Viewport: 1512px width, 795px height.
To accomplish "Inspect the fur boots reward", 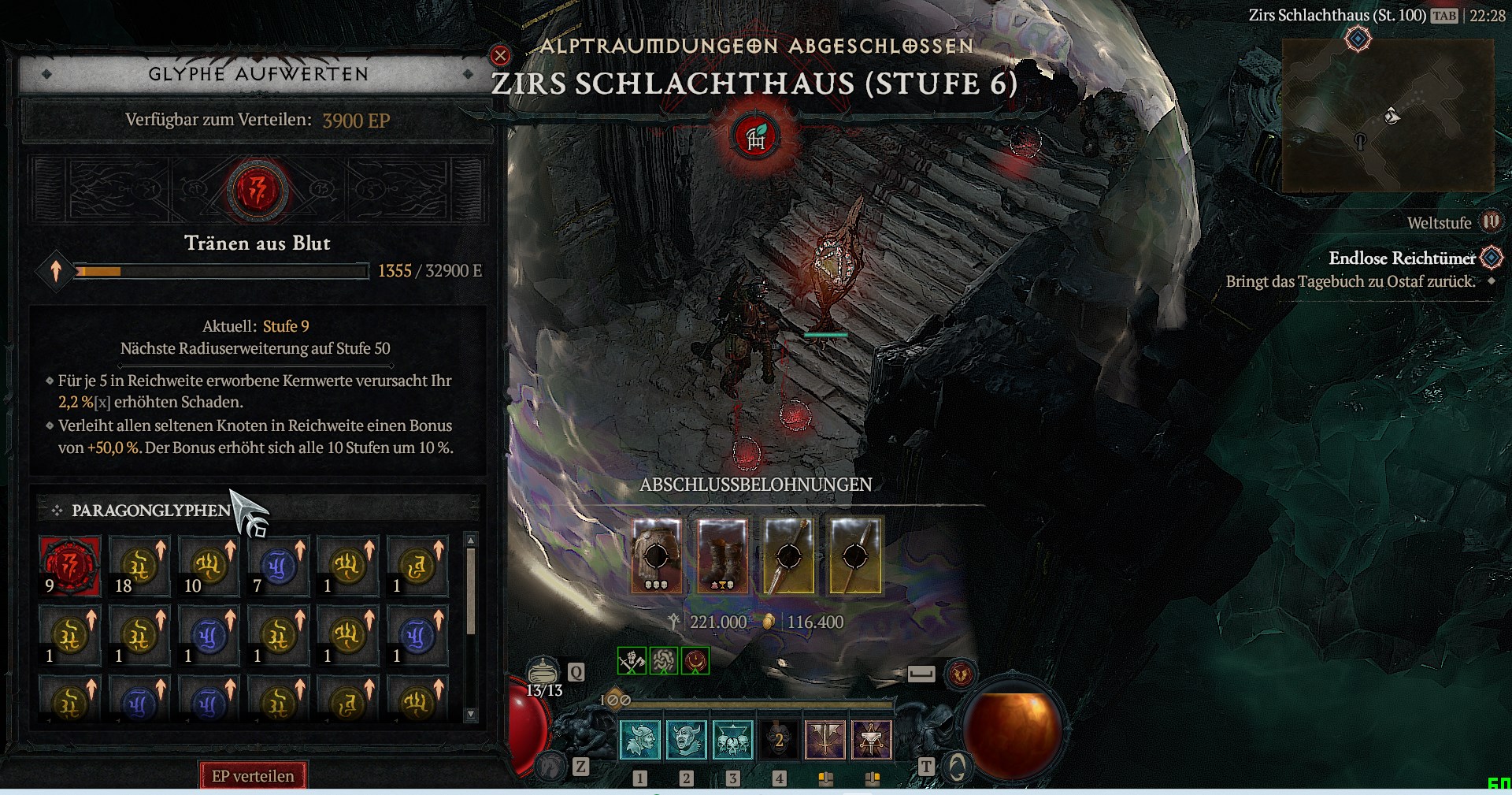I will [723, 555].
